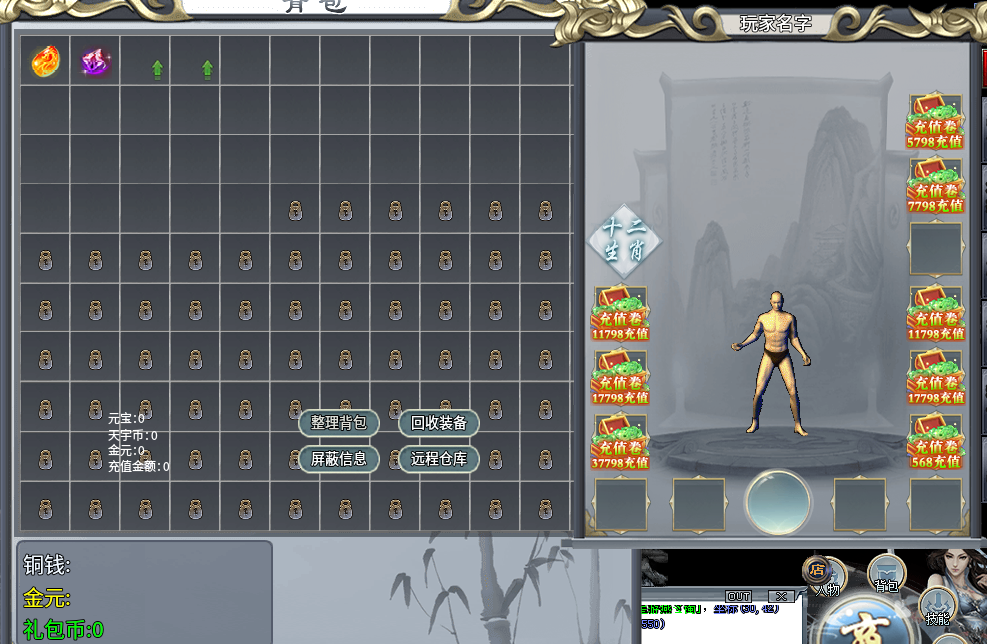Click the OUT button above the chat
The image size is (987, 644).
(738, 596)
